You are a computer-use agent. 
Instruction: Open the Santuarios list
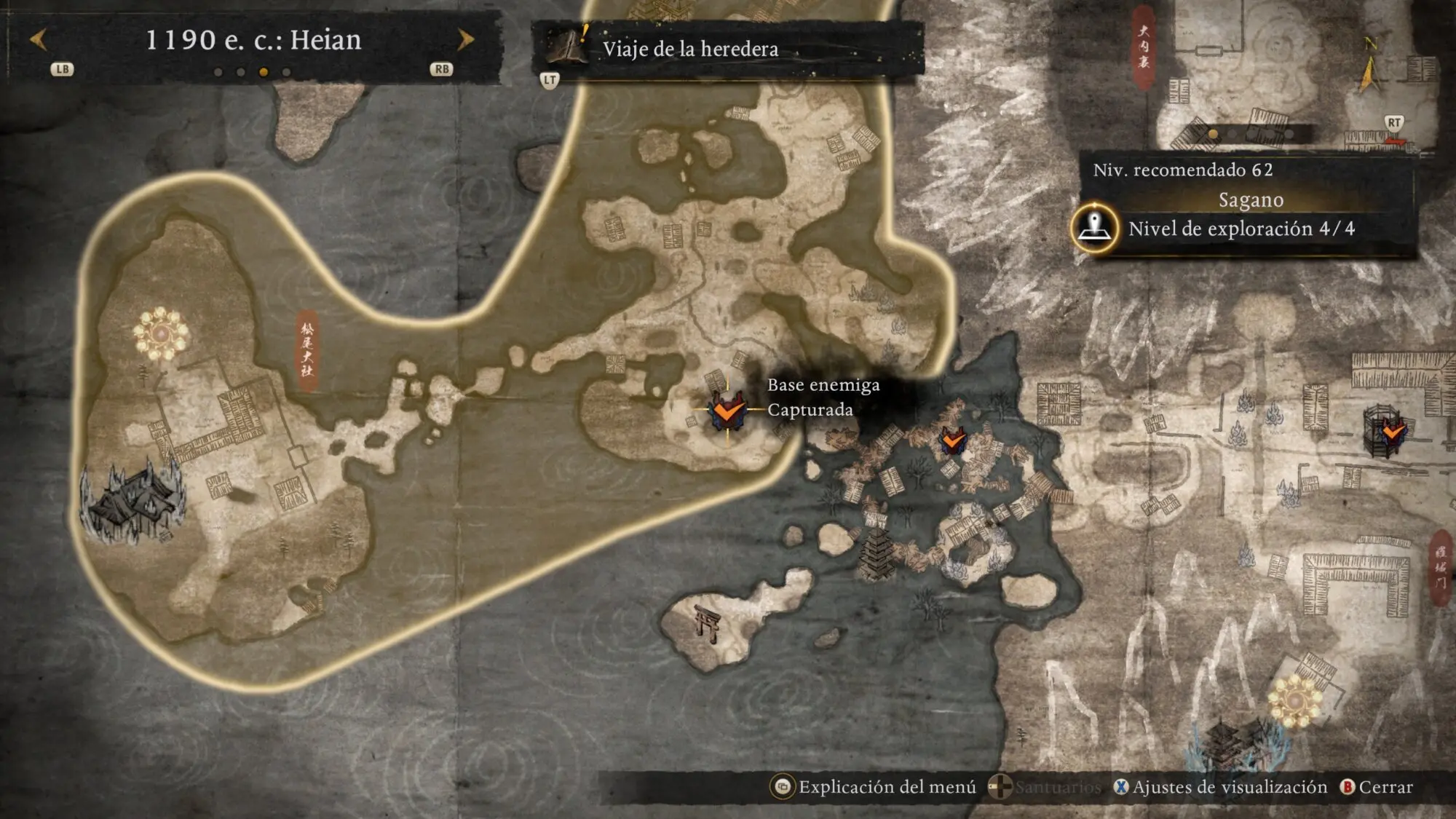(x=1045, y=787)
